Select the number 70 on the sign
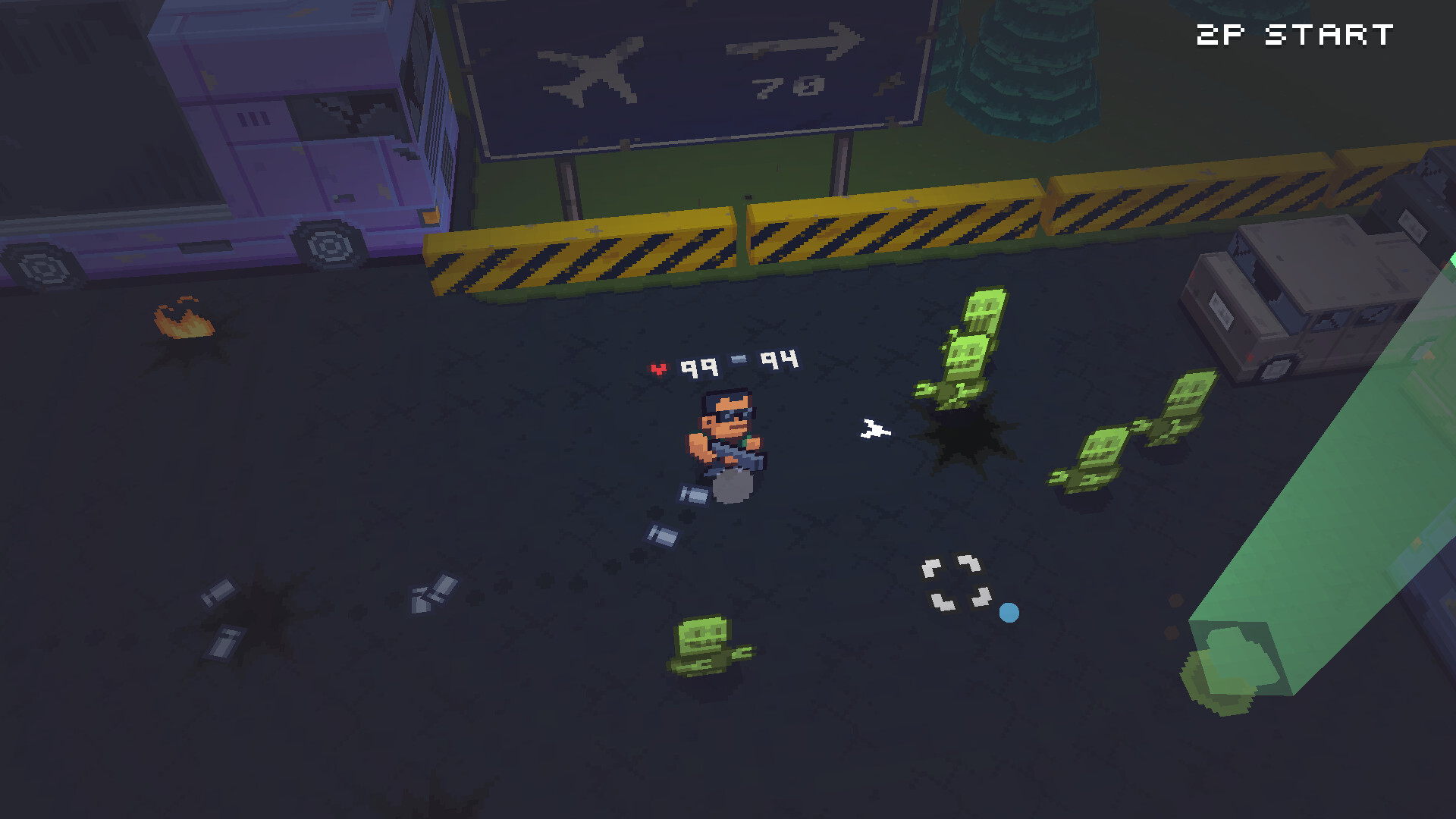The width and height of the screenshot is (1456, 819). tap(785, 86)
